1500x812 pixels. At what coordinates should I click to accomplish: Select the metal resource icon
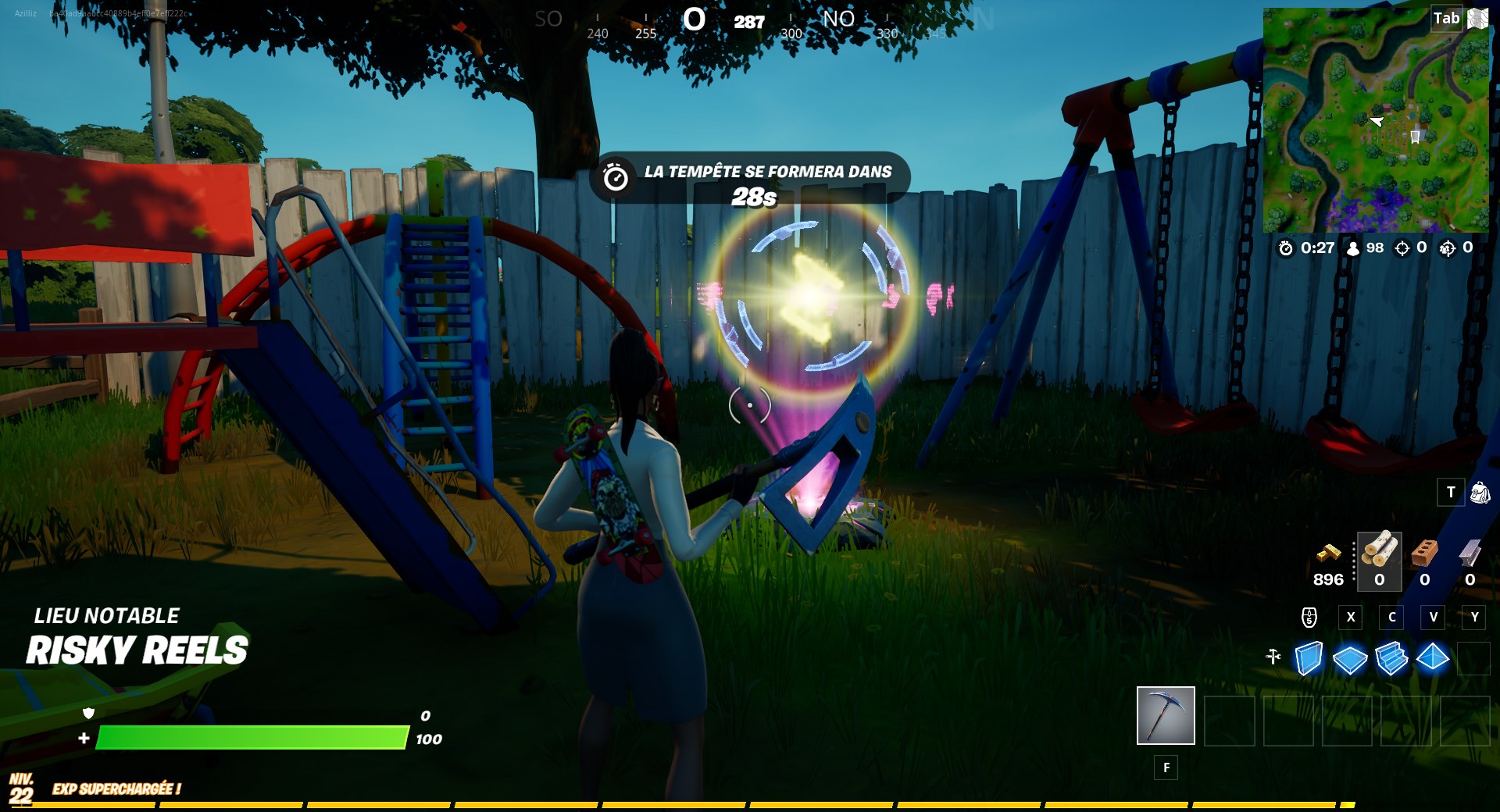(1470, 553)
